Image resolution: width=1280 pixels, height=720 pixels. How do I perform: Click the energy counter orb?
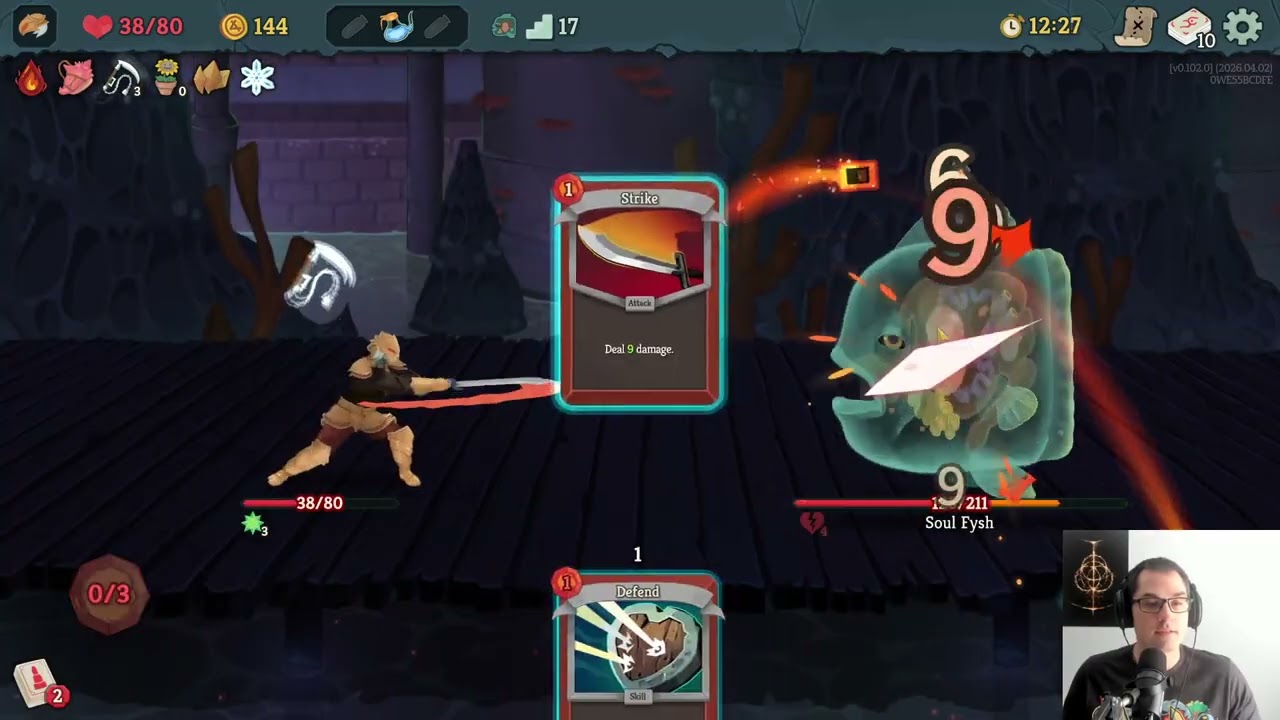point(109,594)
